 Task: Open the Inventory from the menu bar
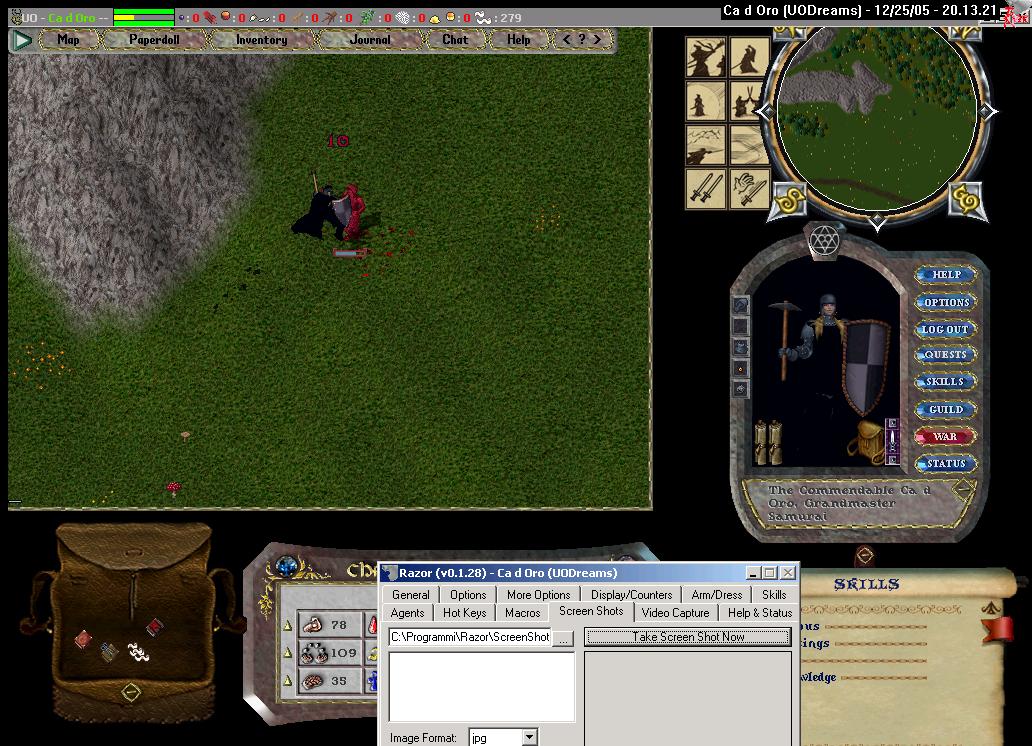click(x=261, y=40)
